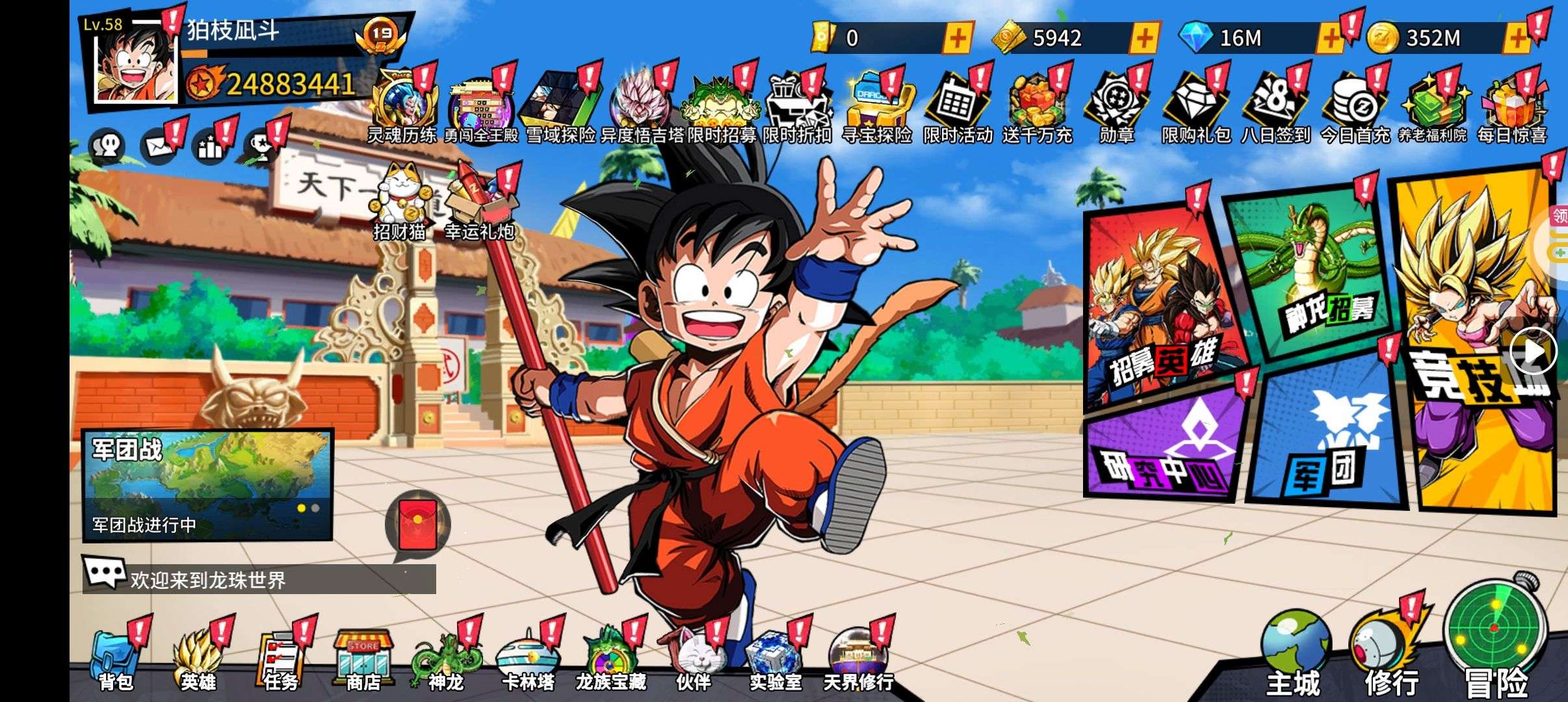Viewport: 1568px width, 702px height.
Task: Open the mail envelope icon
Action: coord(158,146)
